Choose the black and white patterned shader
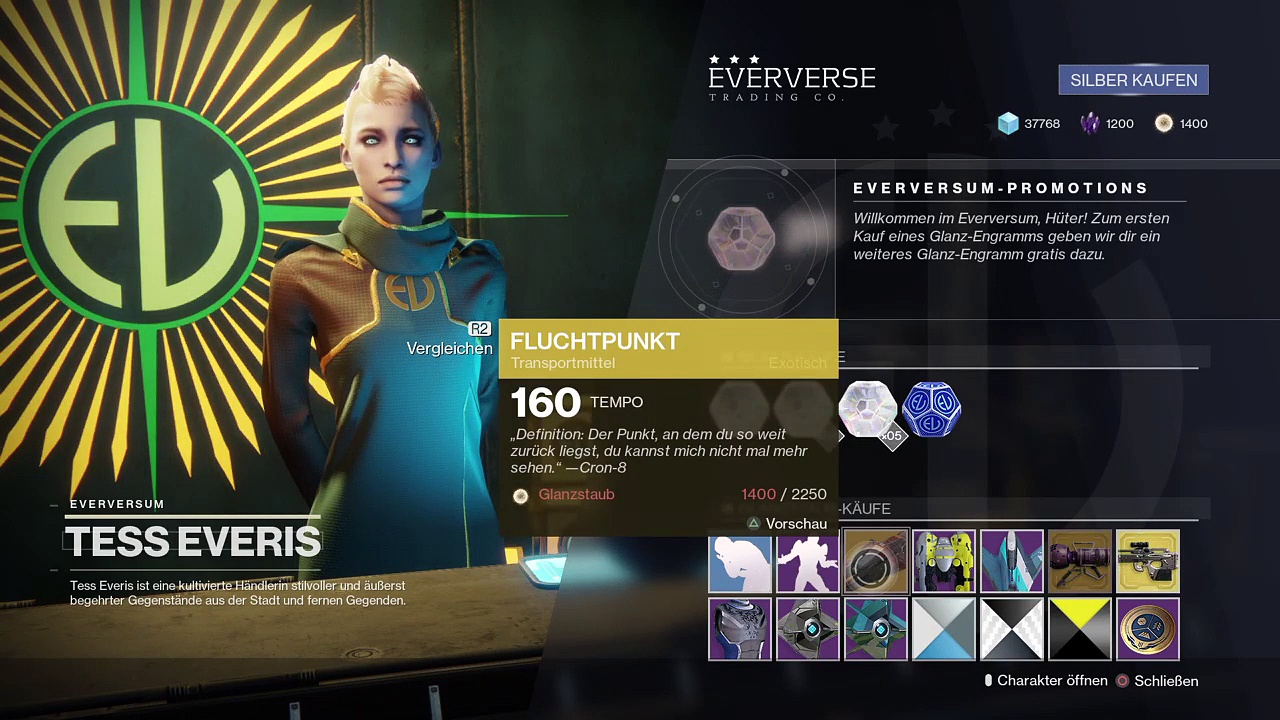Viewport: 1280px width, 720px height. pyautogui.click(x=1012, y=630)
